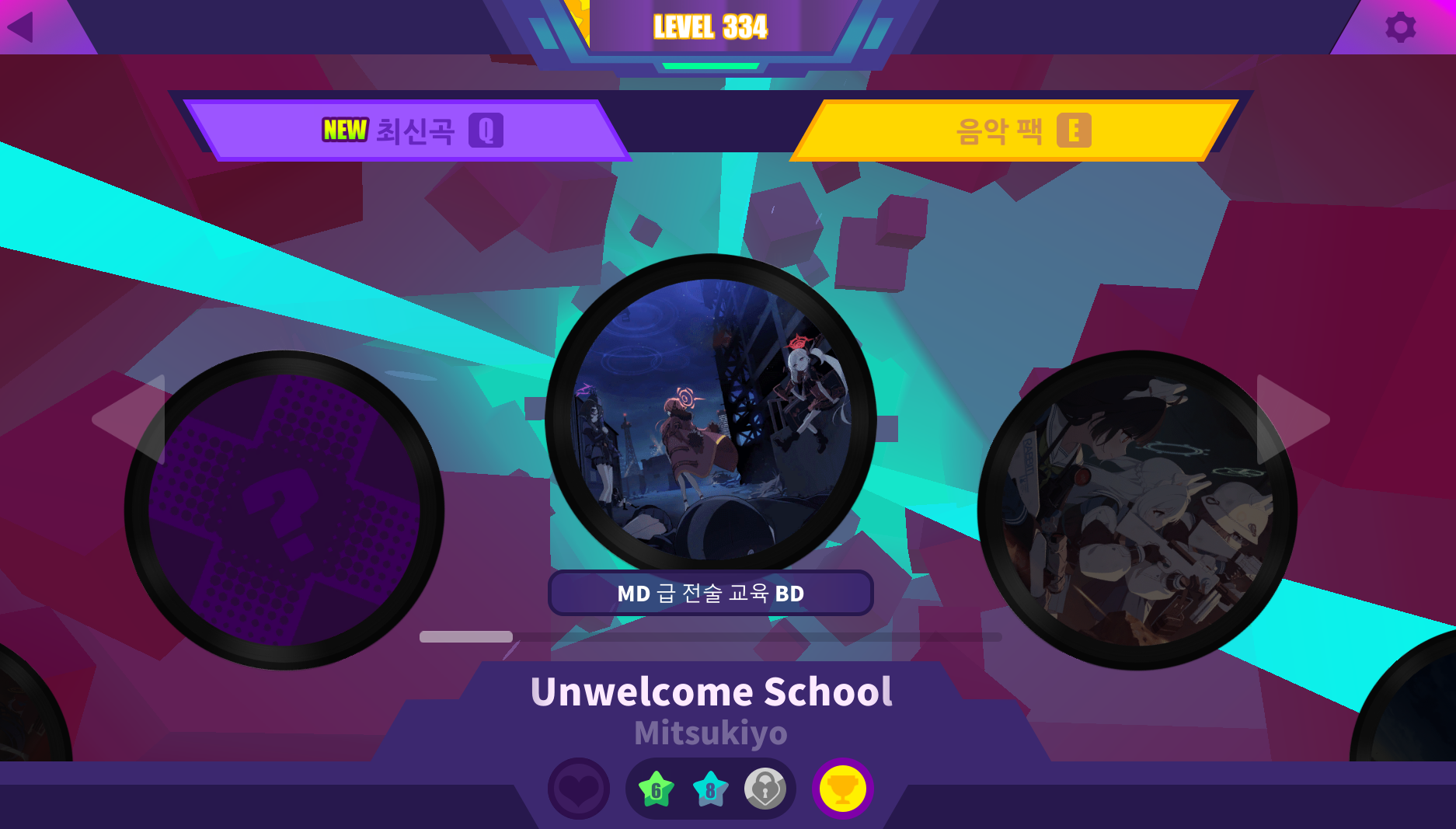
Task: Open the 음악 팩 music pack tab
Action: pyautogui.click(x=1016, y=131)
